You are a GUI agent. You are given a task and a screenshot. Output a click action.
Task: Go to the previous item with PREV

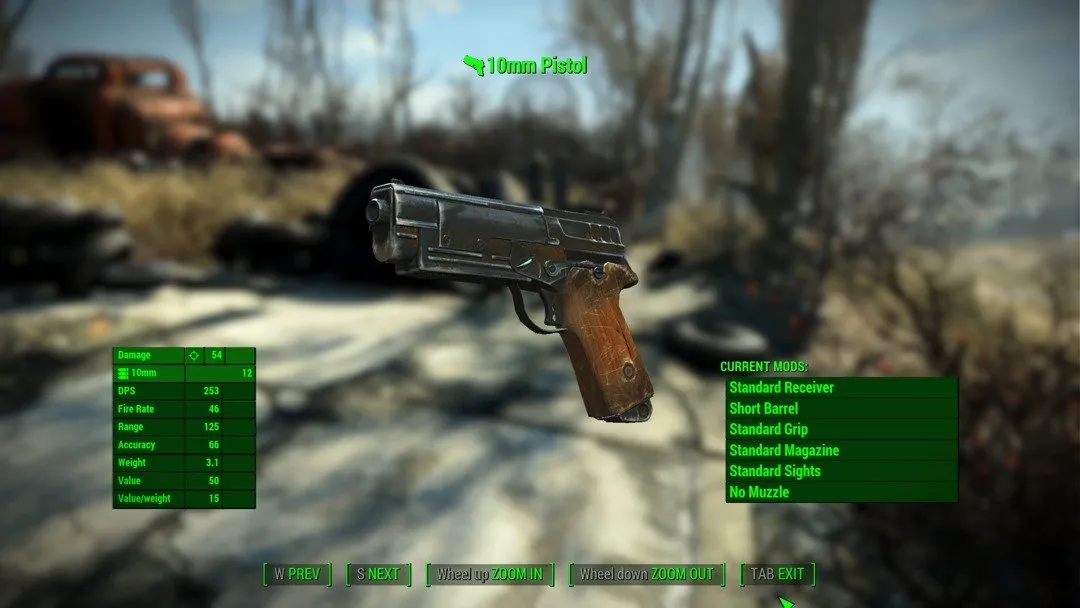point(297,574)
